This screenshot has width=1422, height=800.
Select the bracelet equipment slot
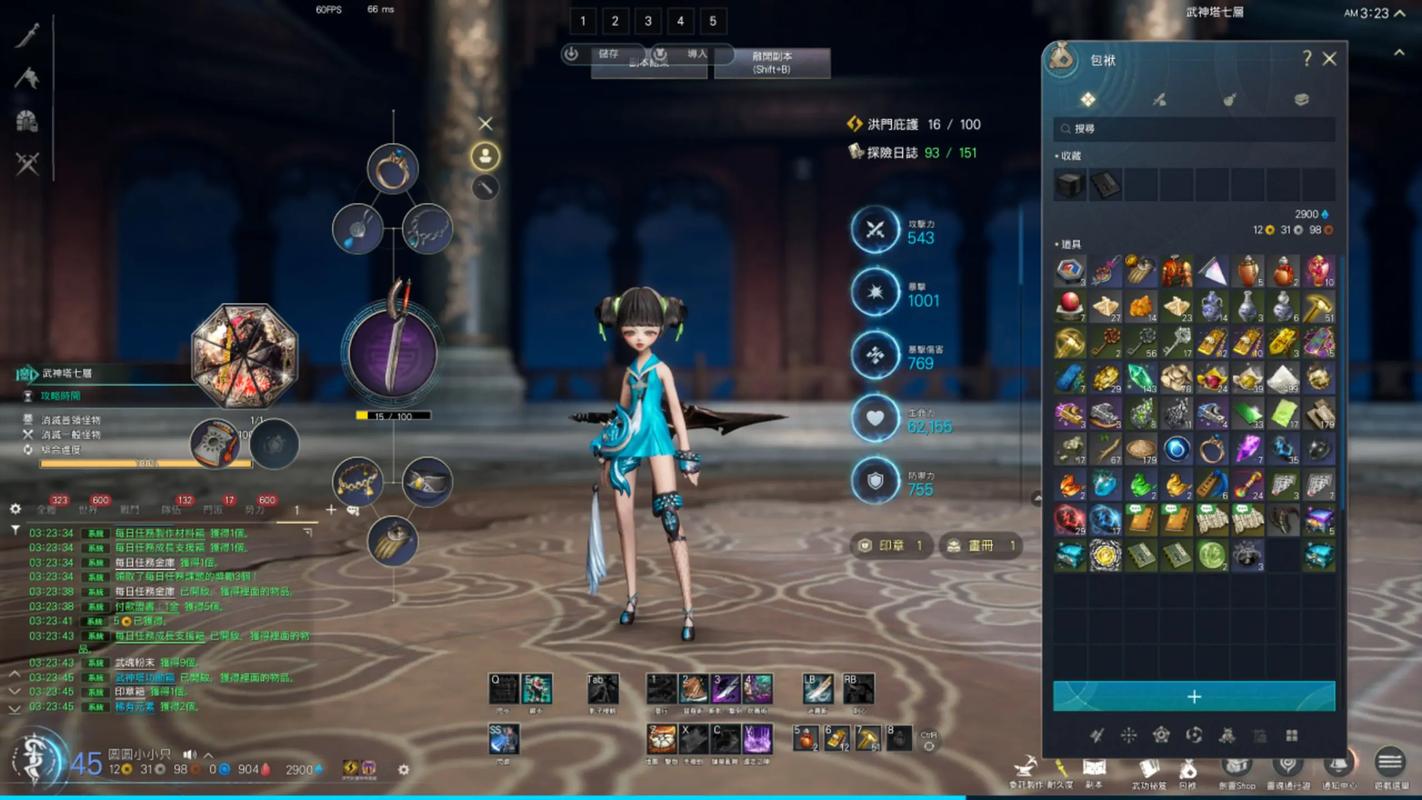point(357,482)
